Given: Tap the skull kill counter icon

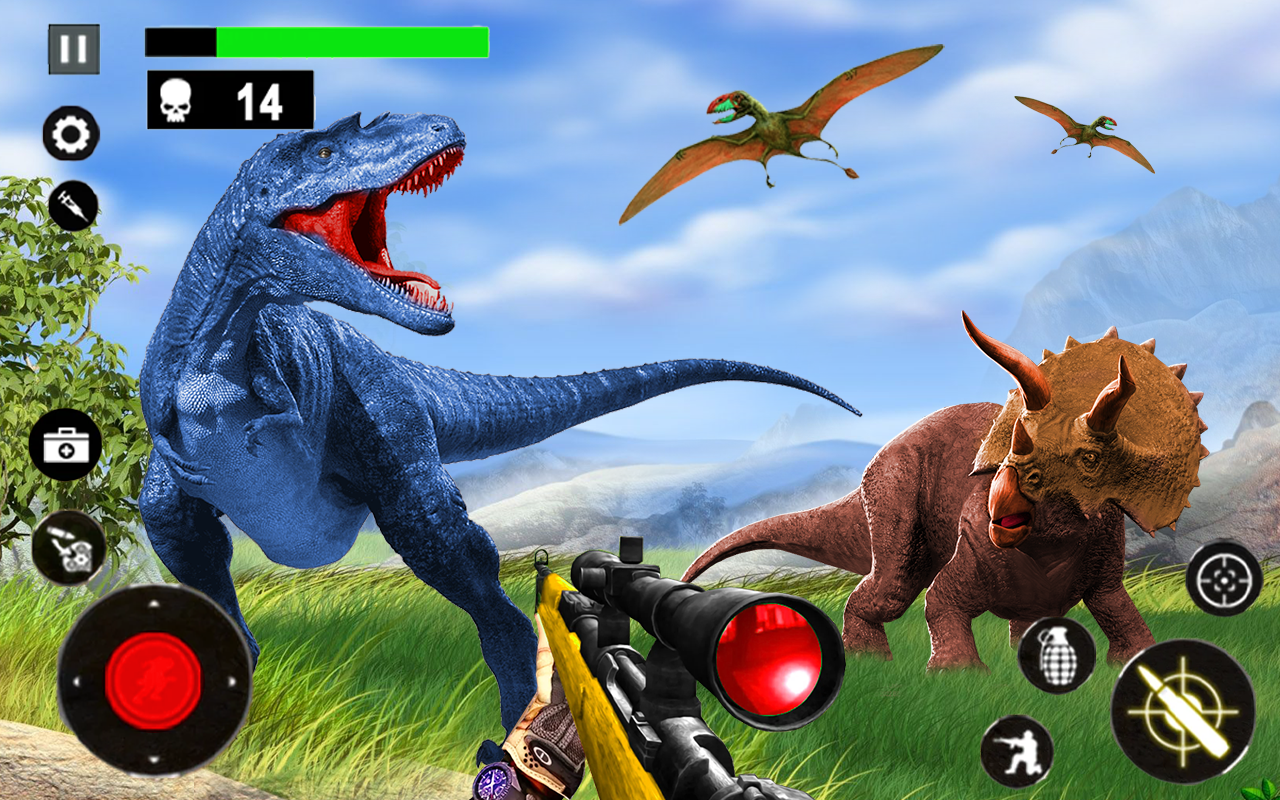Looking at the screenshot, I should pyautogui.click(x=176, y=97).
